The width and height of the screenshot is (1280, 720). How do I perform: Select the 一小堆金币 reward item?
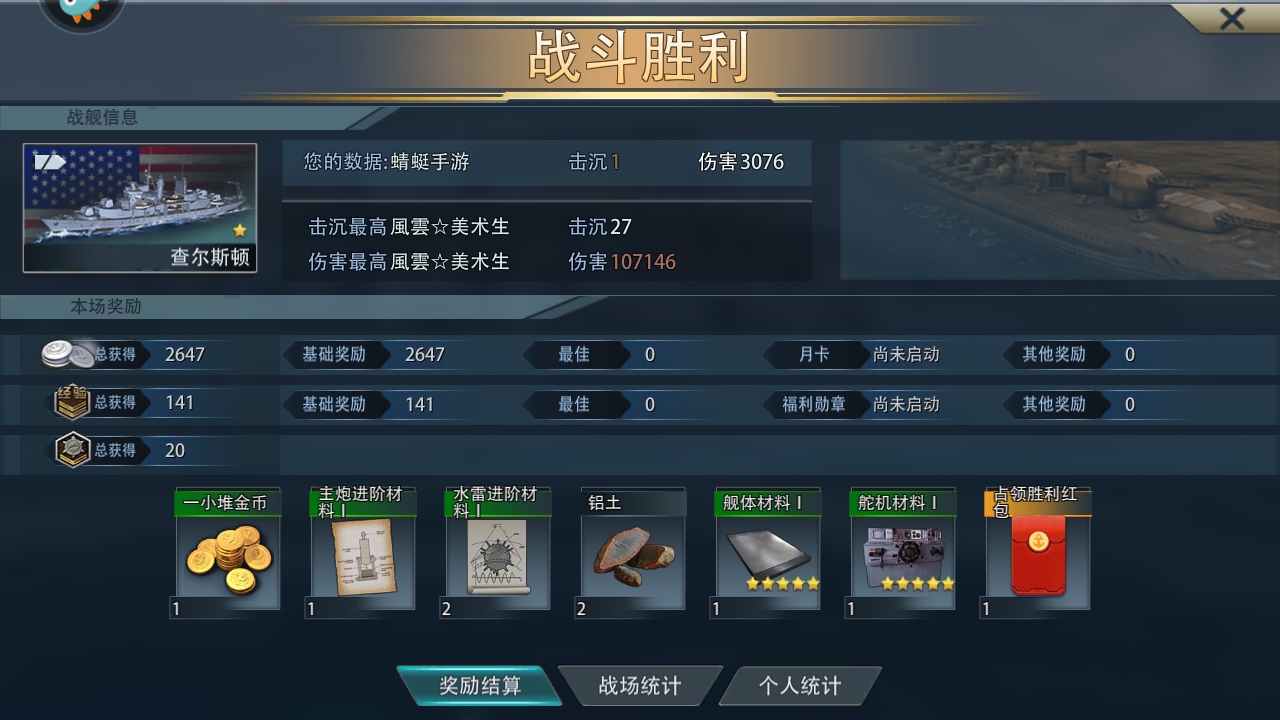tap(225, 553)
